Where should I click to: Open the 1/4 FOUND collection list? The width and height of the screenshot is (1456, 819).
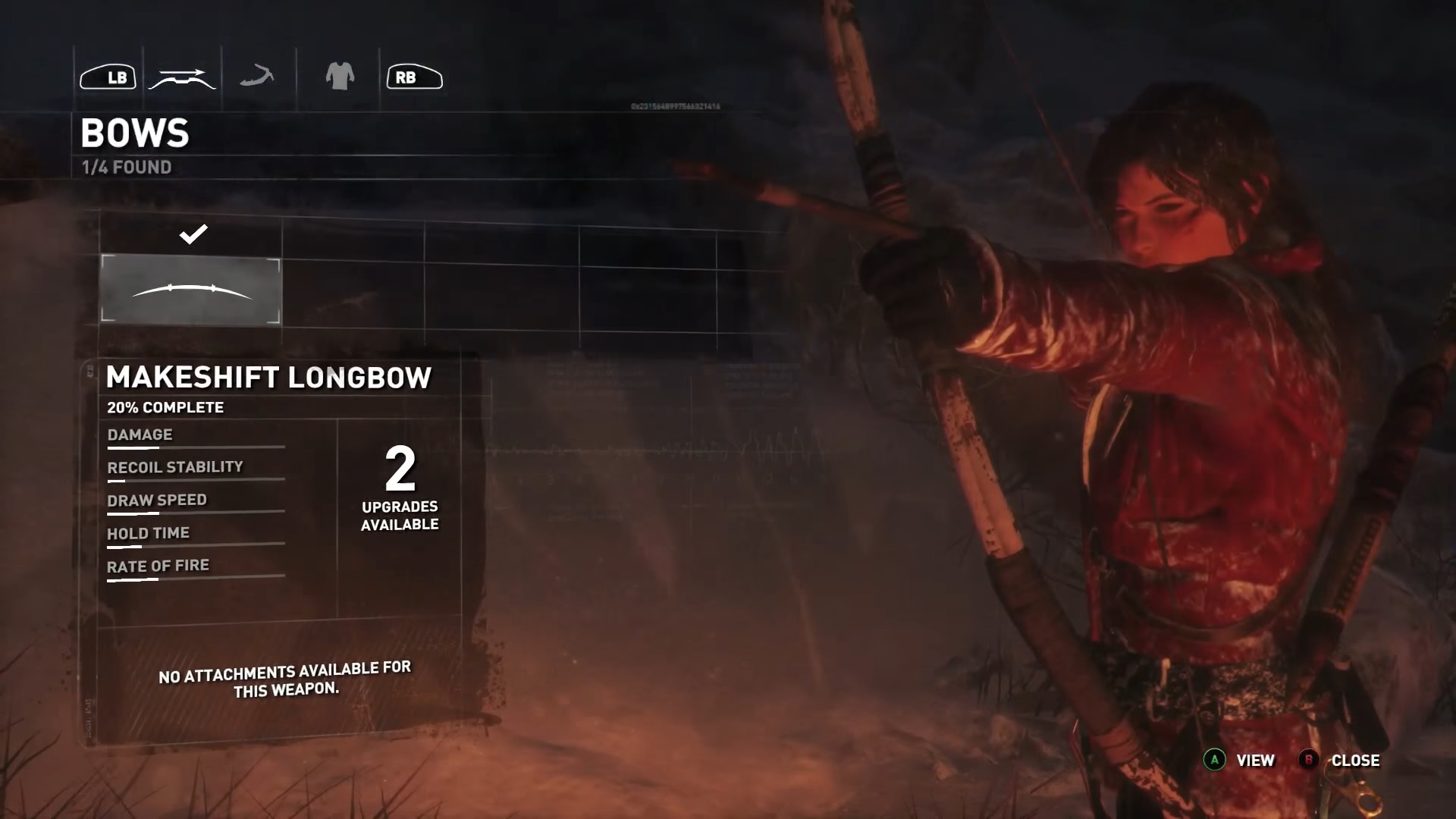125,168
